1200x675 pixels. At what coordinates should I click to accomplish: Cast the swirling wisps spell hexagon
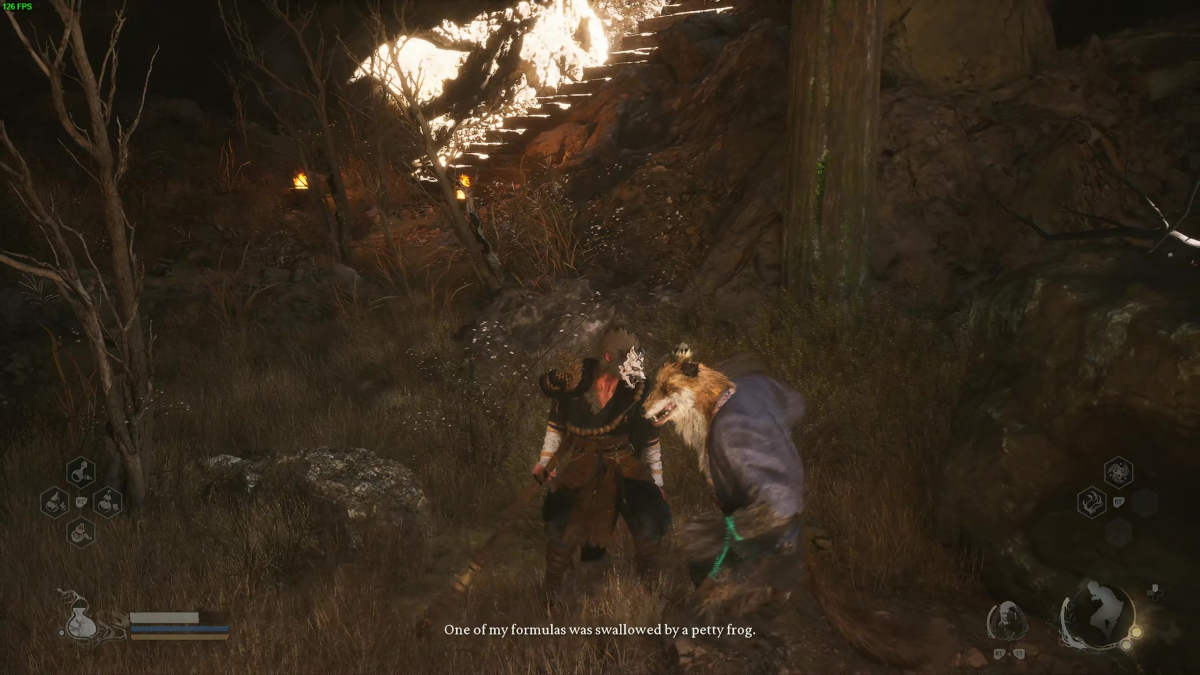click(1091, 501)
